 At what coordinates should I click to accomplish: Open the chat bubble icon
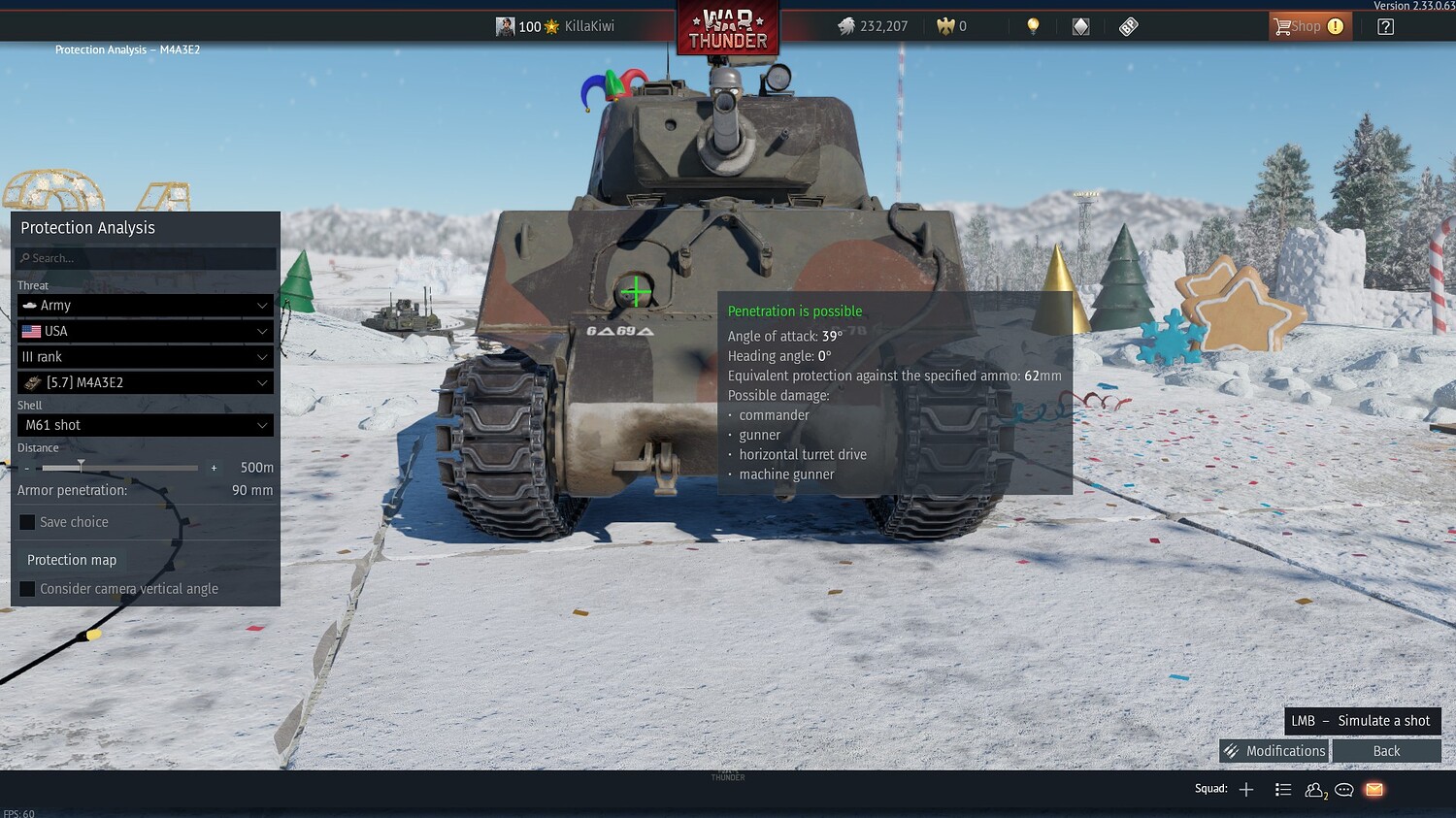1343,789
